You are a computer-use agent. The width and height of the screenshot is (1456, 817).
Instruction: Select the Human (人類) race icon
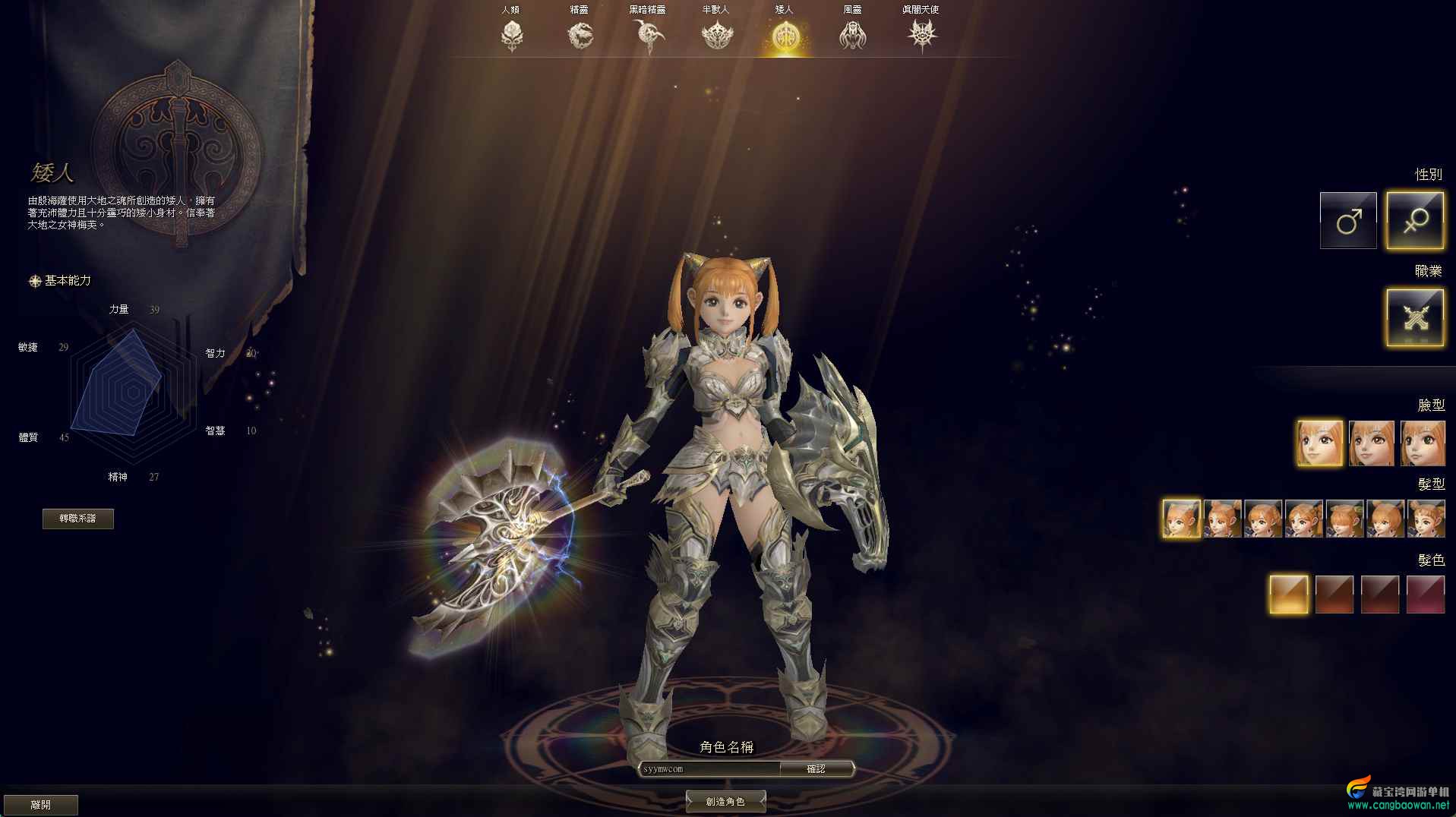click(x=512, y=35)
